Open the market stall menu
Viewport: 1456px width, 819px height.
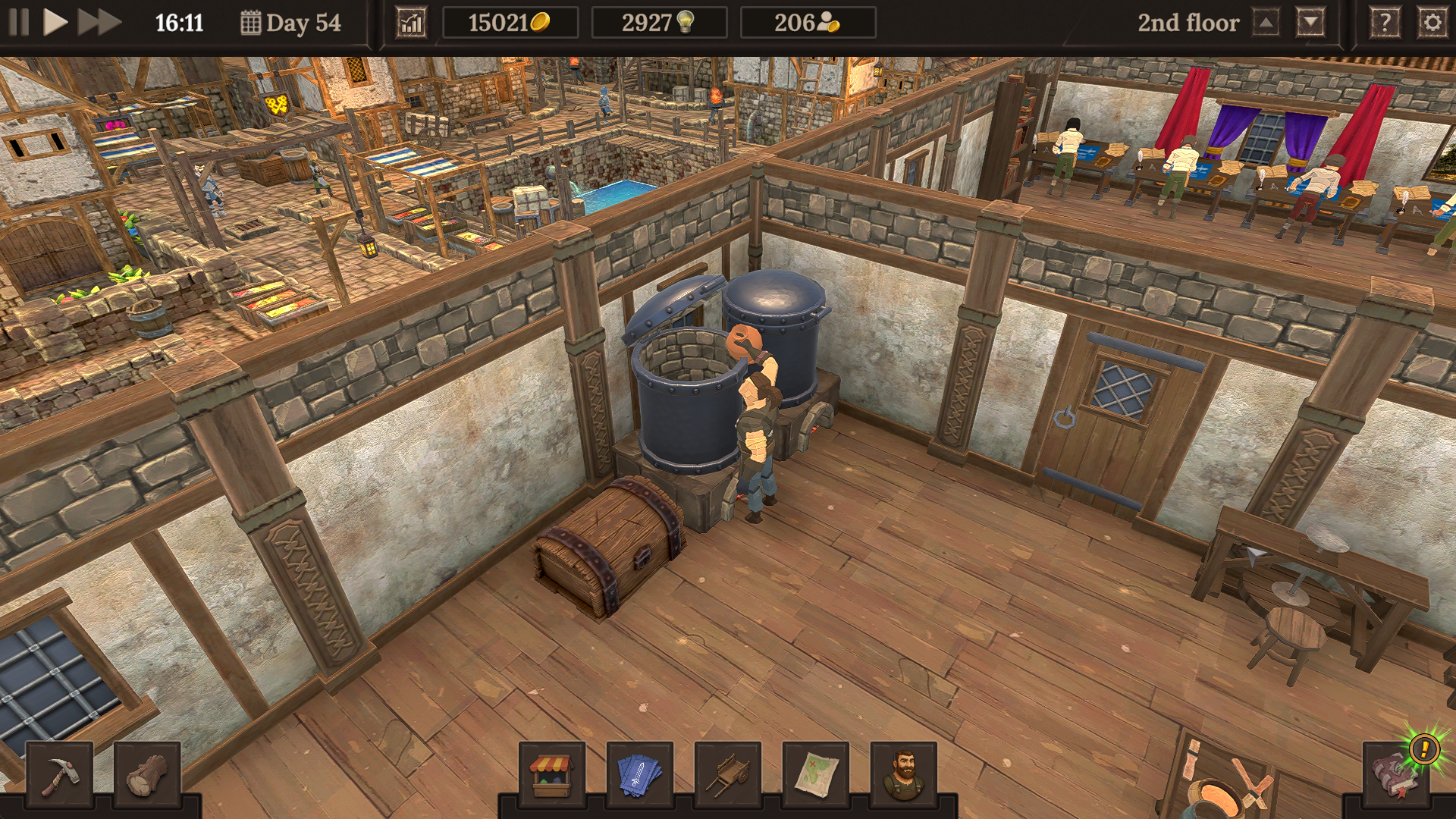coord(551,775)
